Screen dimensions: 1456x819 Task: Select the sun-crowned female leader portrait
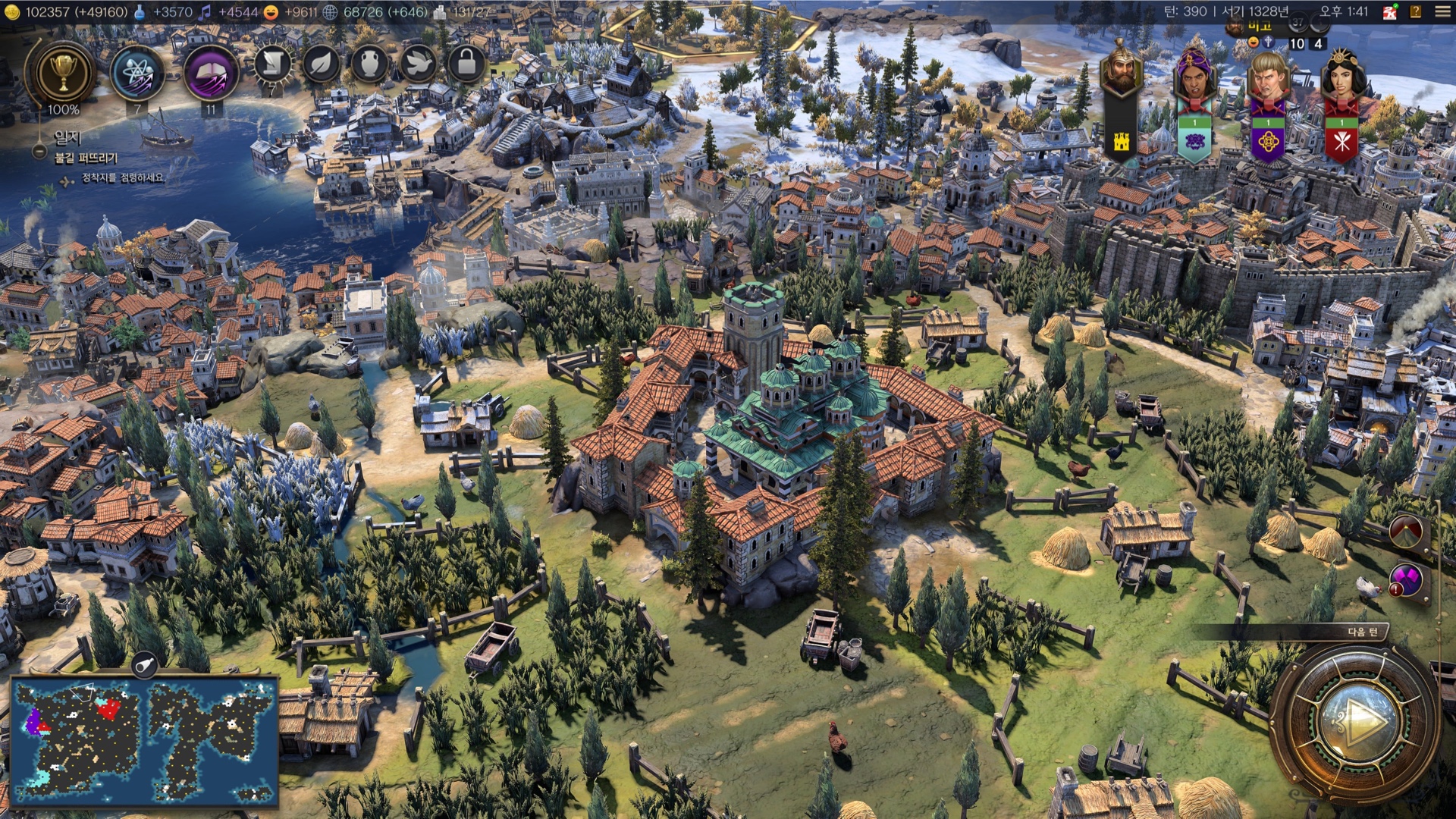(x=1341, y=76)
